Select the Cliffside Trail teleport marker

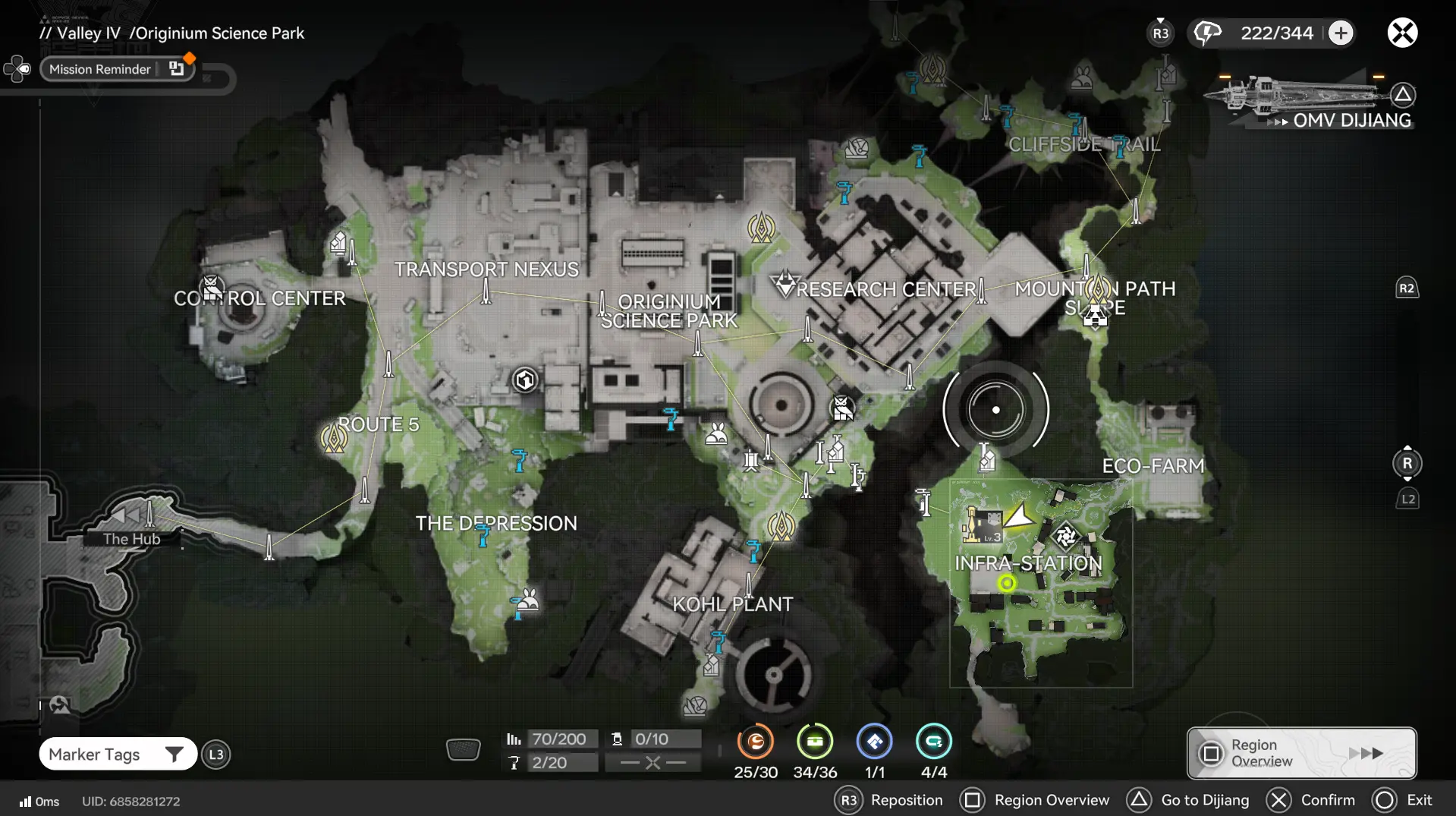[x=932, y=70]
